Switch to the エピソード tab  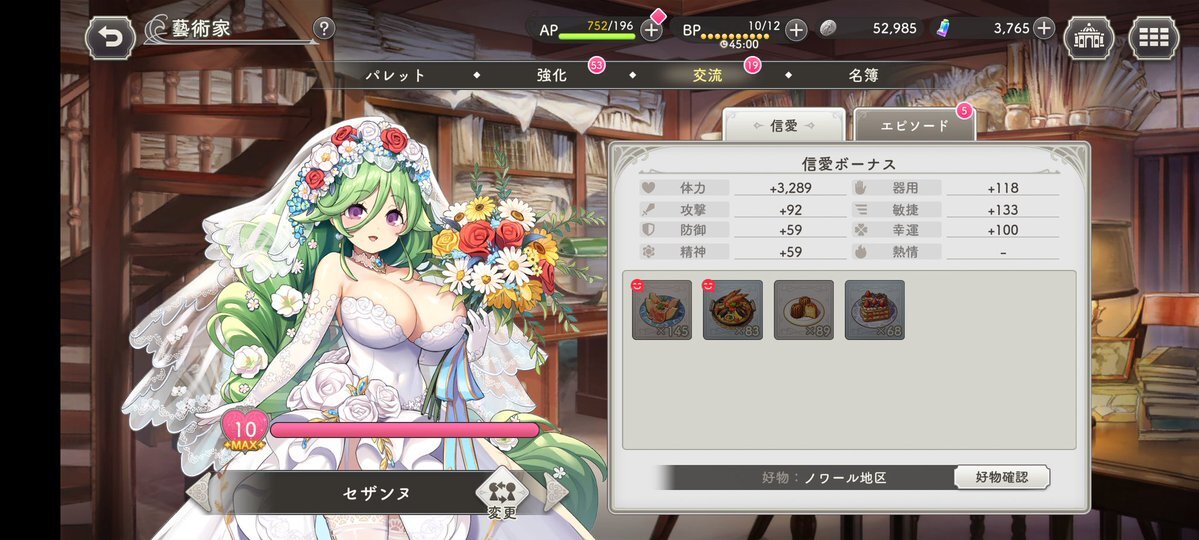(x=914, y=125)
